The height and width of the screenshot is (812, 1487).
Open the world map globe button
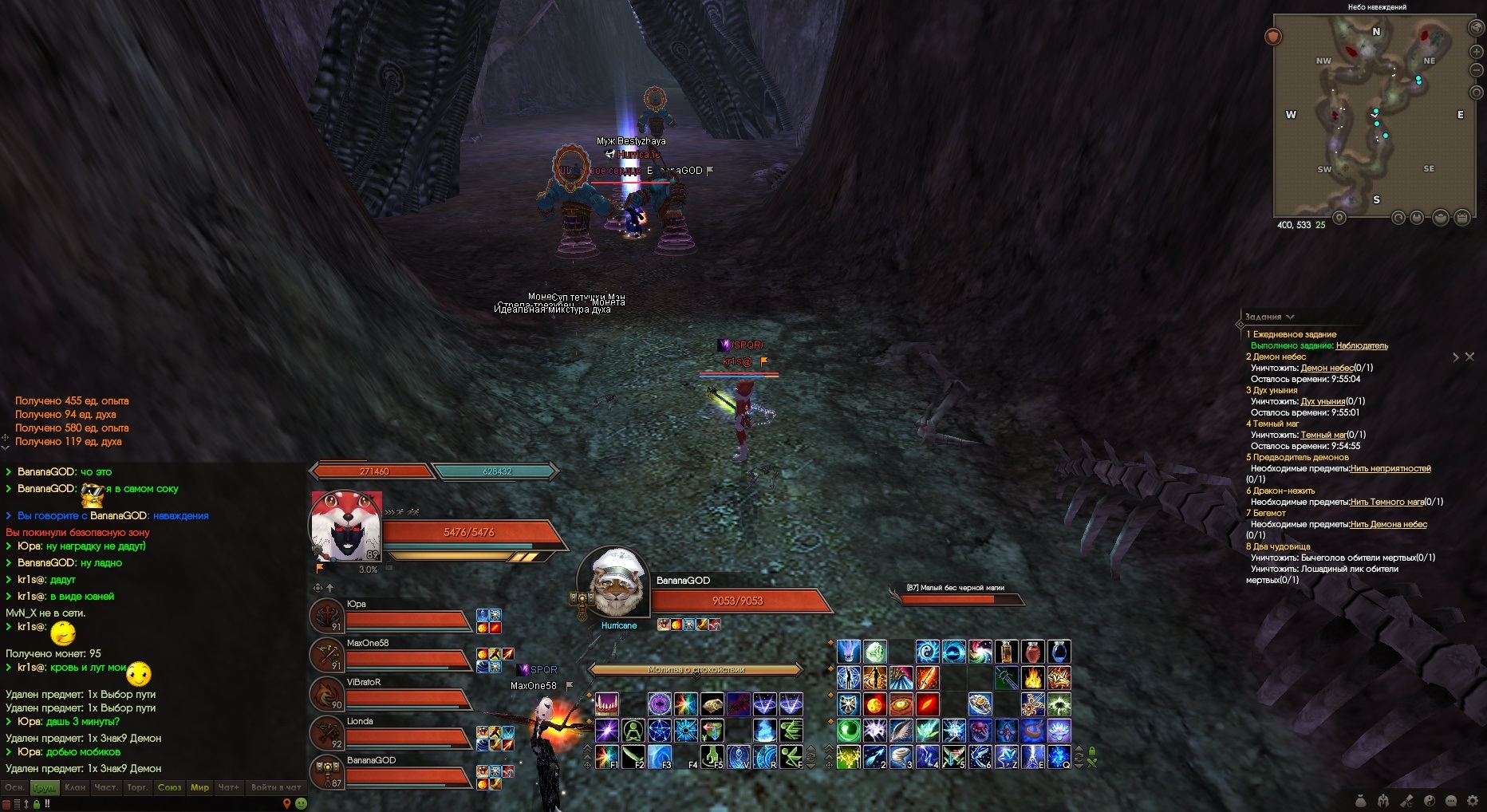(1476, 27)
